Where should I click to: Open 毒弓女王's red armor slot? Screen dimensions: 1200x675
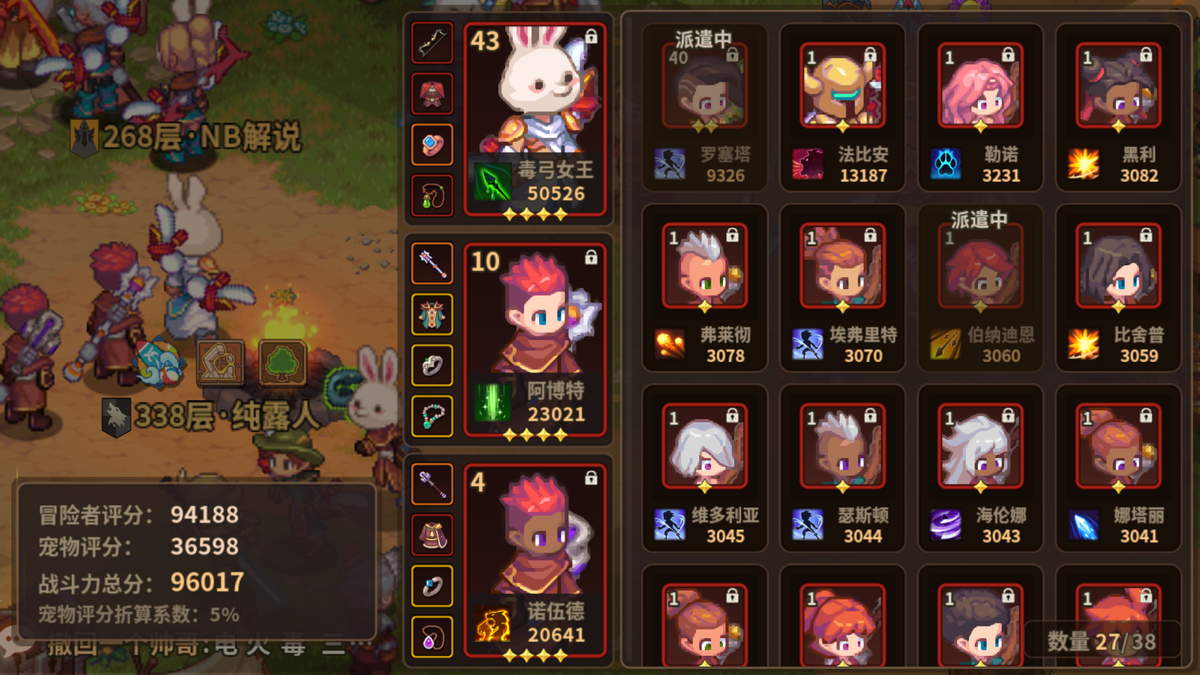(x=432, y=93)
